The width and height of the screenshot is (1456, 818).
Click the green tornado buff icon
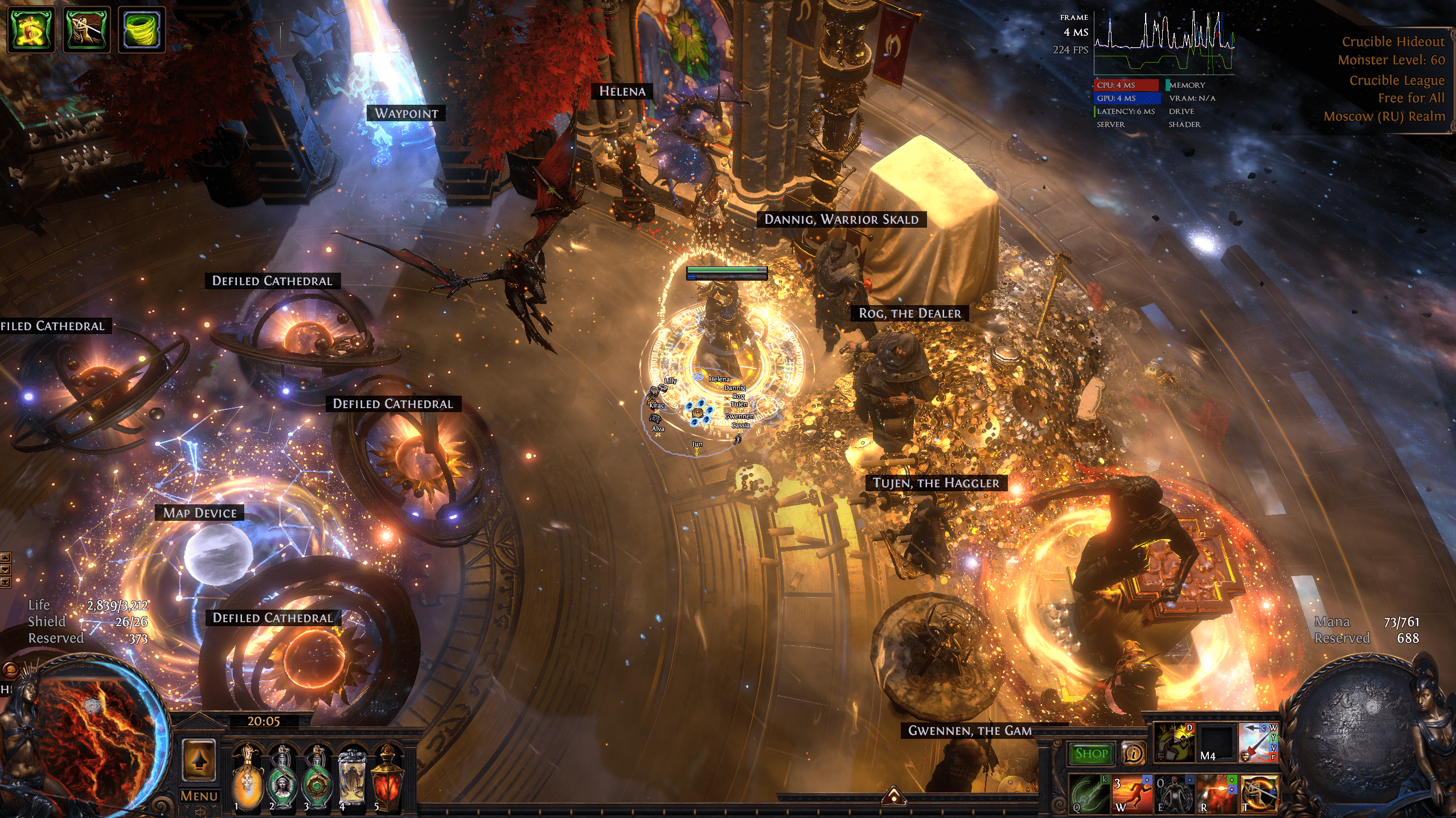pos(141,29)
